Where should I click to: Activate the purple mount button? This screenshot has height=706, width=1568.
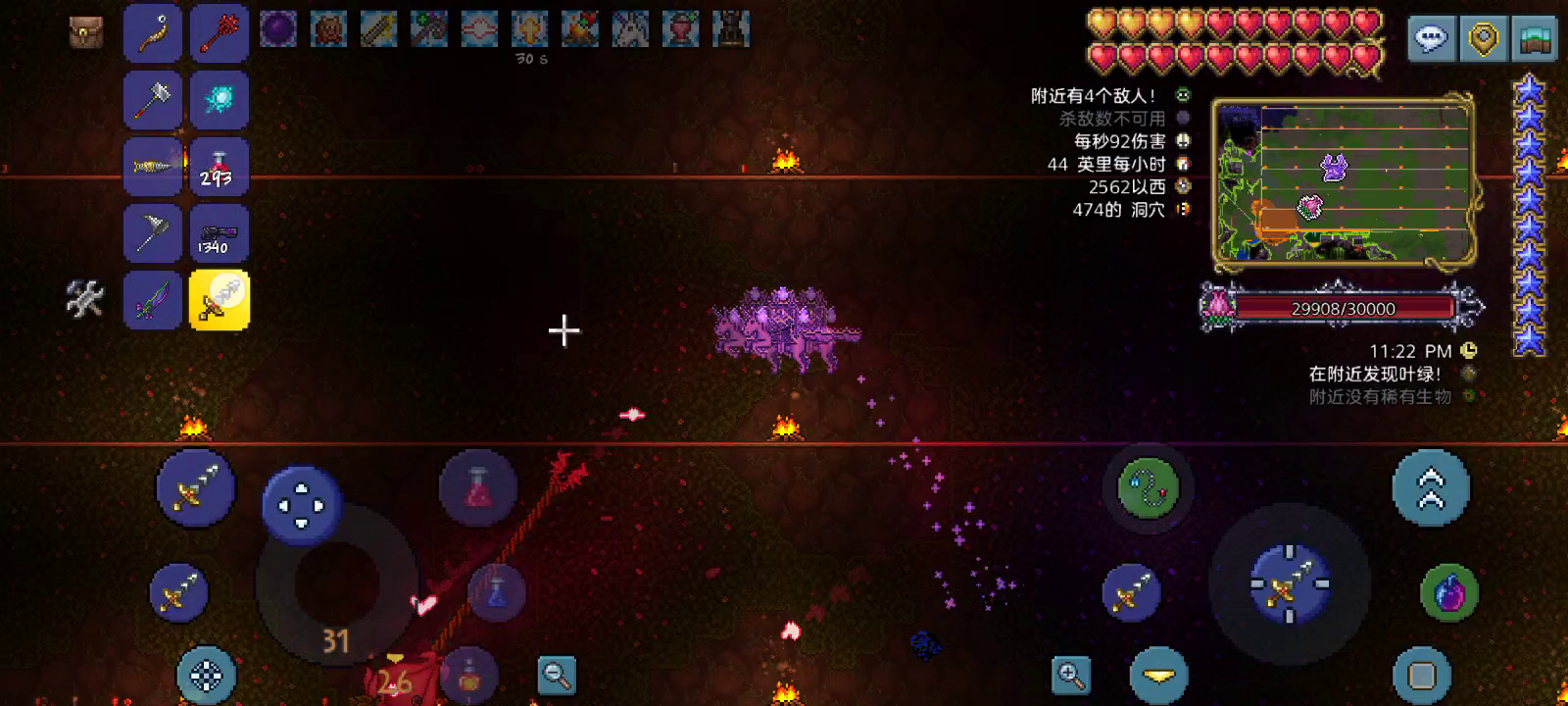1448,592
